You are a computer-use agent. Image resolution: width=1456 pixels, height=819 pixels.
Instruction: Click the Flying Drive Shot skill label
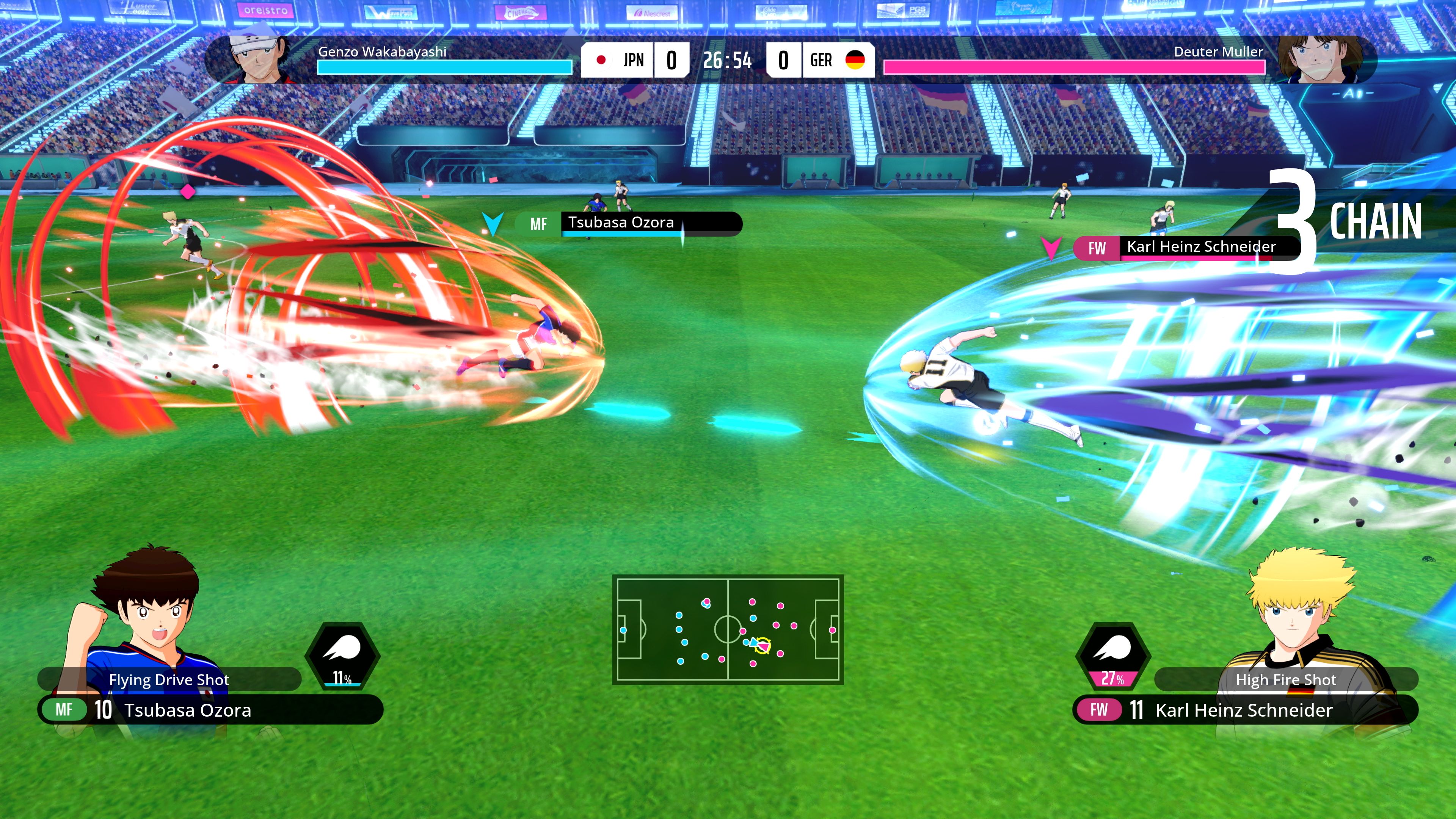pos(169,679)
